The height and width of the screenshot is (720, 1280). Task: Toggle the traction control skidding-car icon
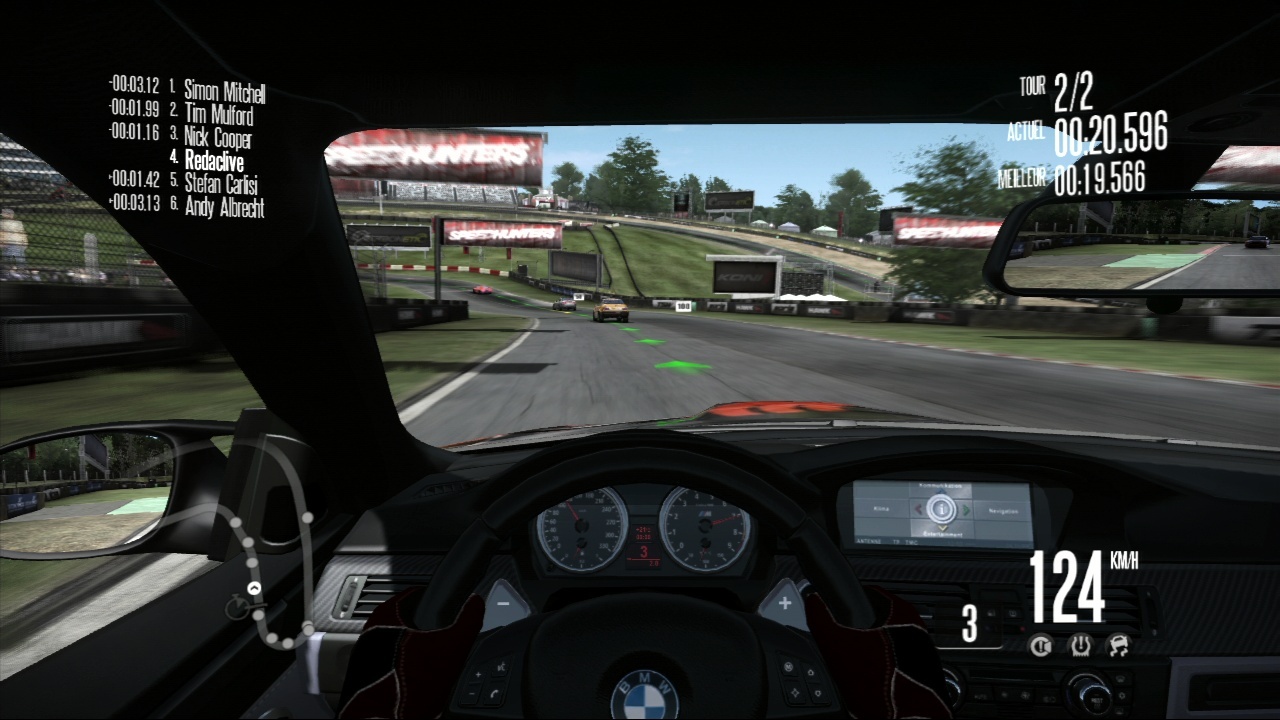pyautogui.click(x=1117, y=646)
